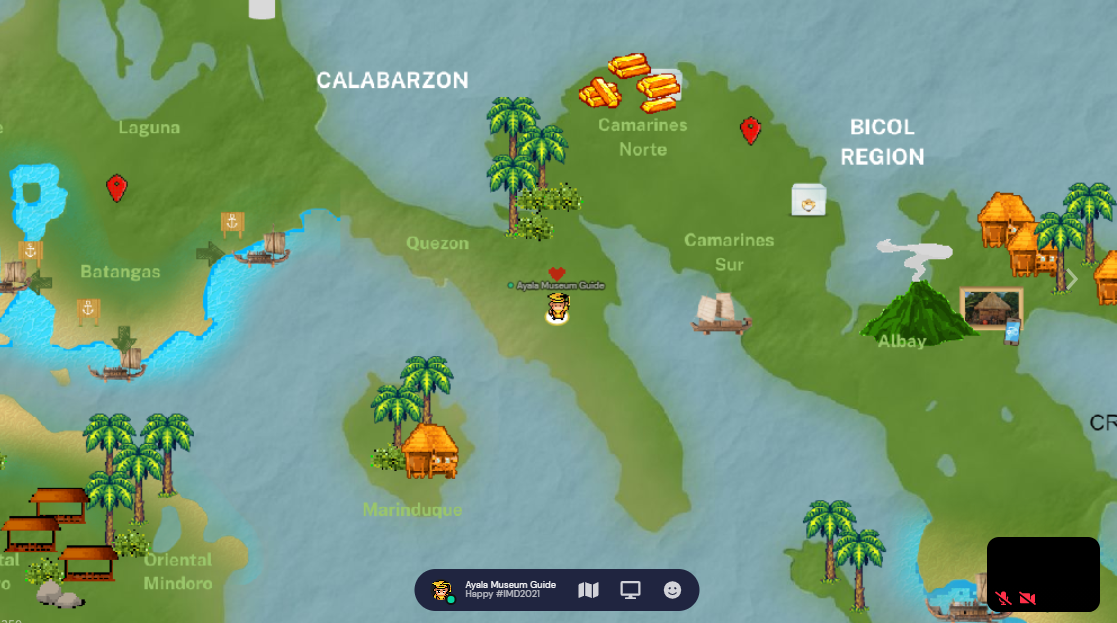Turn on the red camera icon

pos(1027,598)
